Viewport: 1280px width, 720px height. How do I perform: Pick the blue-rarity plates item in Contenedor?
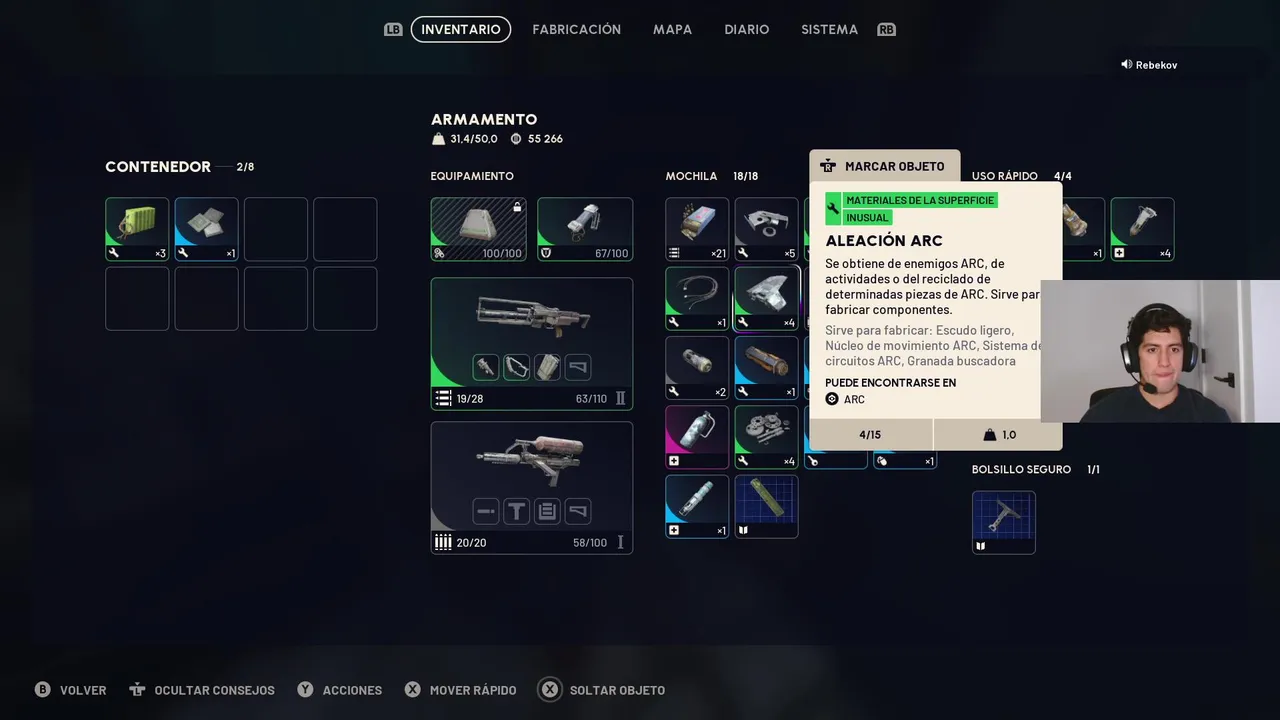[206, 229]
